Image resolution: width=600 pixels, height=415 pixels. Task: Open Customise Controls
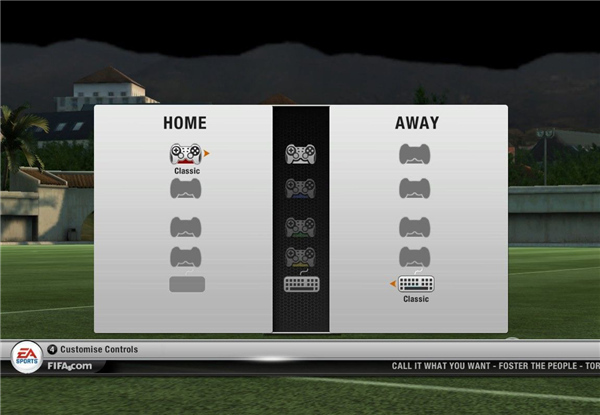click(98, 350)
